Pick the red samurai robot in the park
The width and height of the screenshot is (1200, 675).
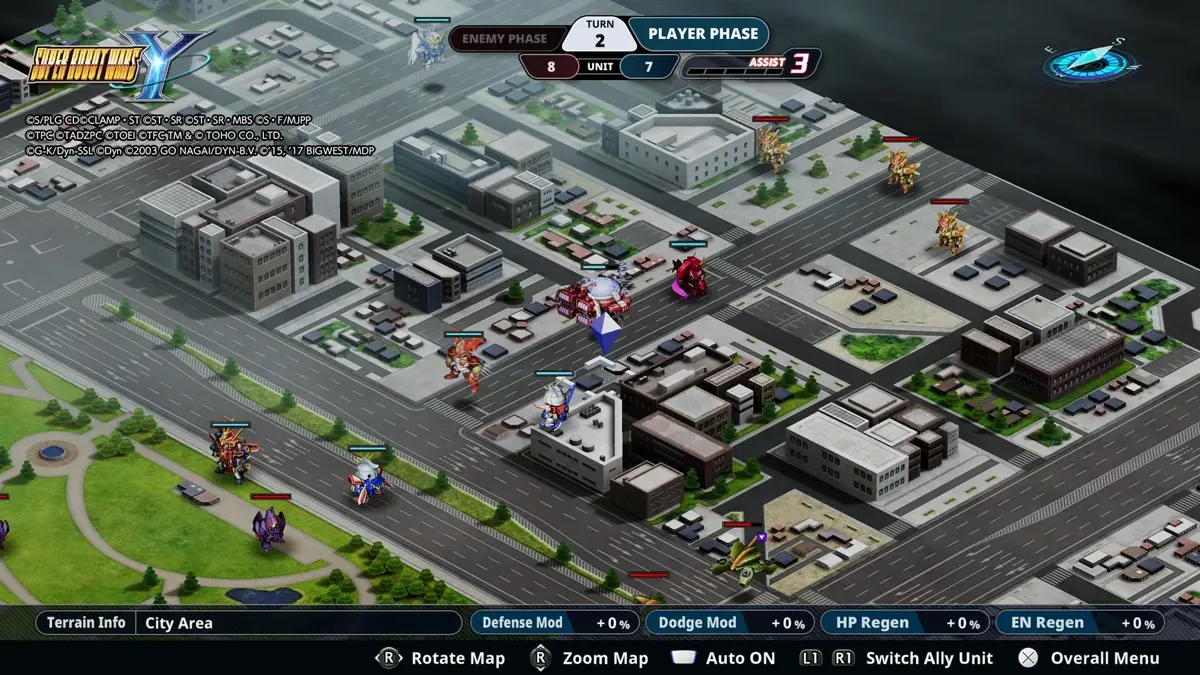pyautogui.click(x=231, y=453)
